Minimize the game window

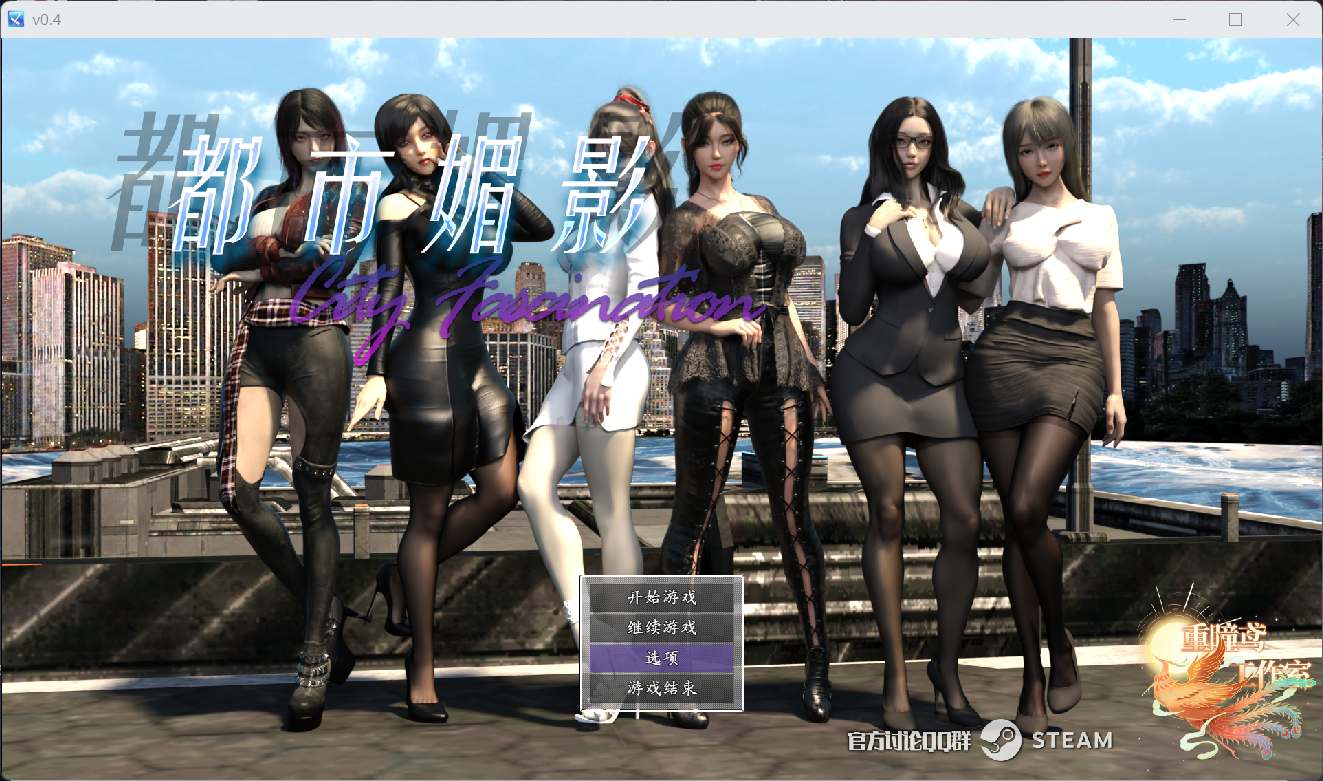click(1180, 18)
